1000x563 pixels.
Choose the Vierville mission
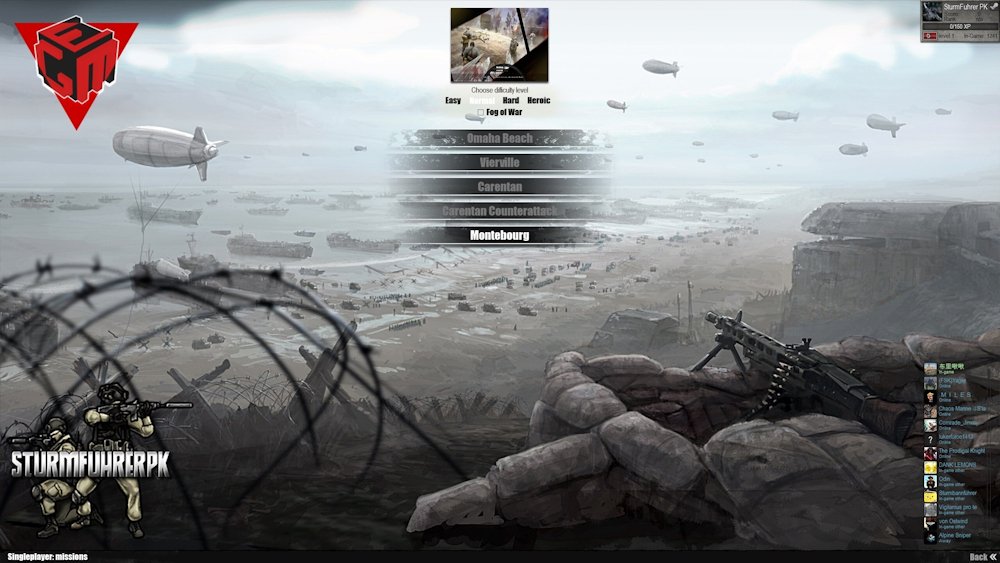click(x=499, y=162)
